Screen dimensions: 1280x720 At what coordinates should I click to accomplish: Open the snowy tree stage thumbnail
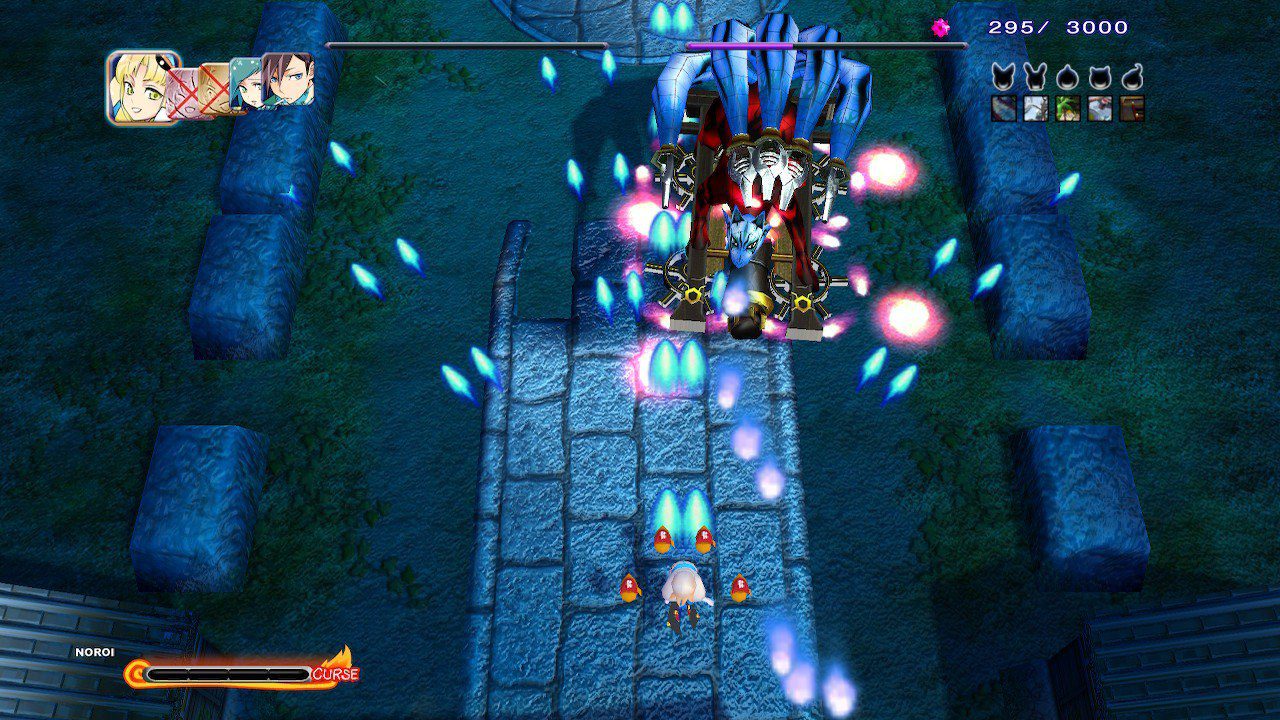click(1036, 109)
